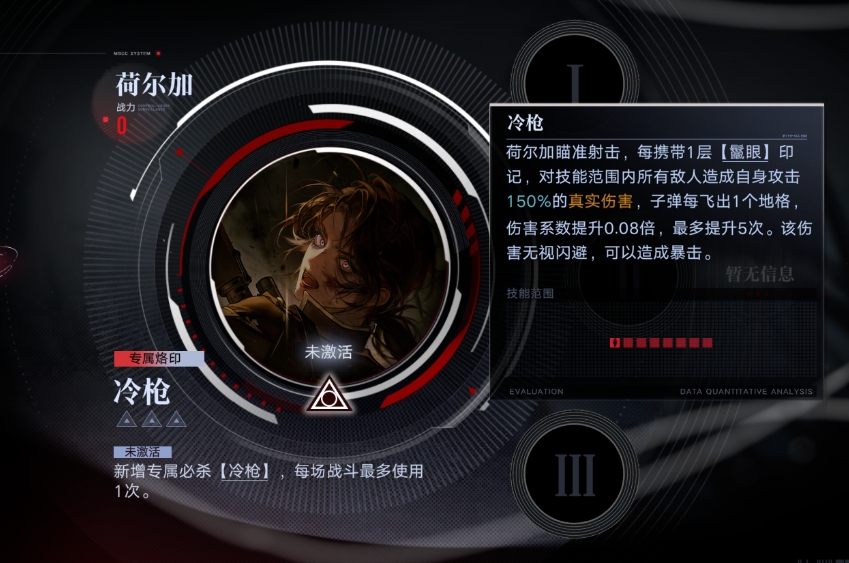Image resolution: width=849 pixels, height=563 pixels.
Task: Open the imprint node marked III
Action: (x=575, y=473)
